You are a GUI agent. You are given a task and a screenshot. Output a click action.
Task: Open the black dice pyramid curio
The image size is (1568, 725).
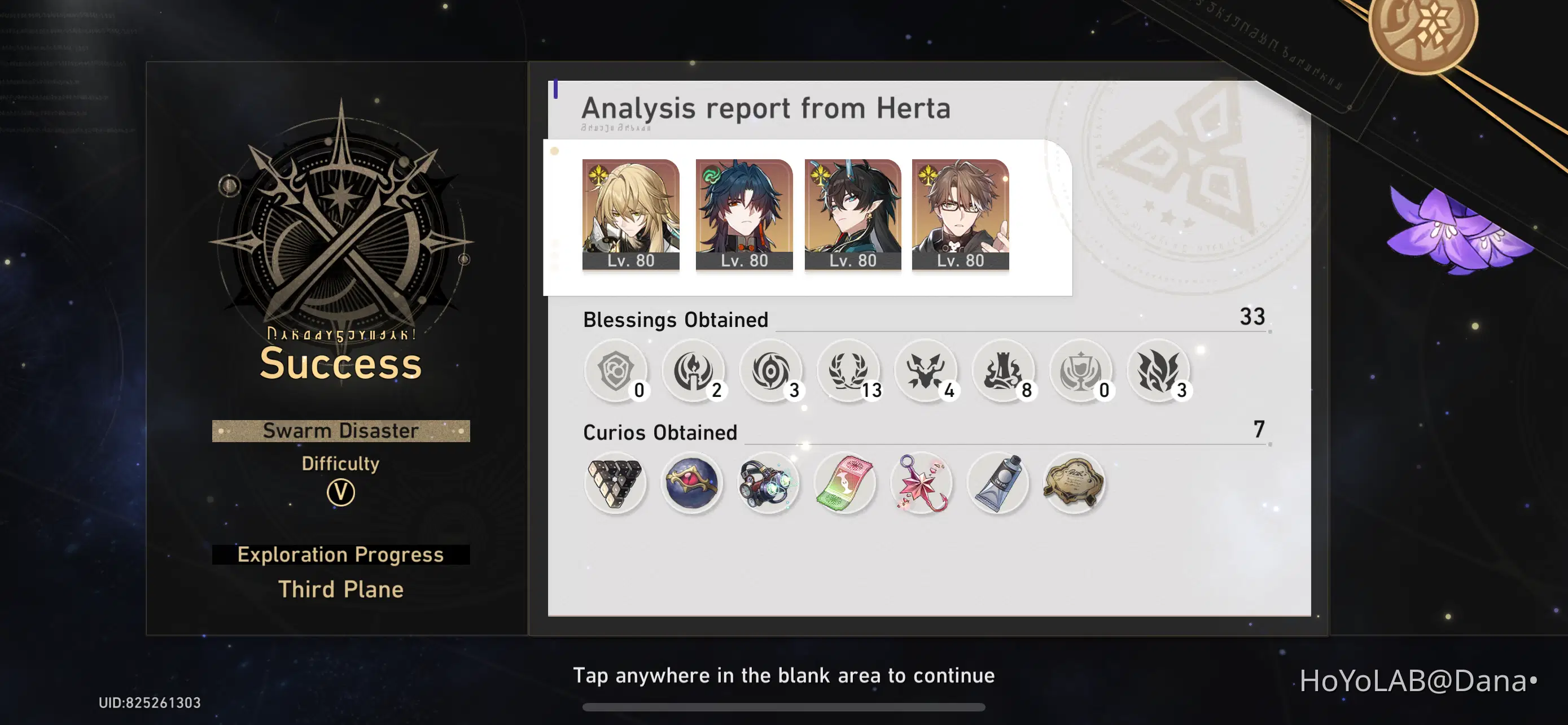click(x=615, y=482)
